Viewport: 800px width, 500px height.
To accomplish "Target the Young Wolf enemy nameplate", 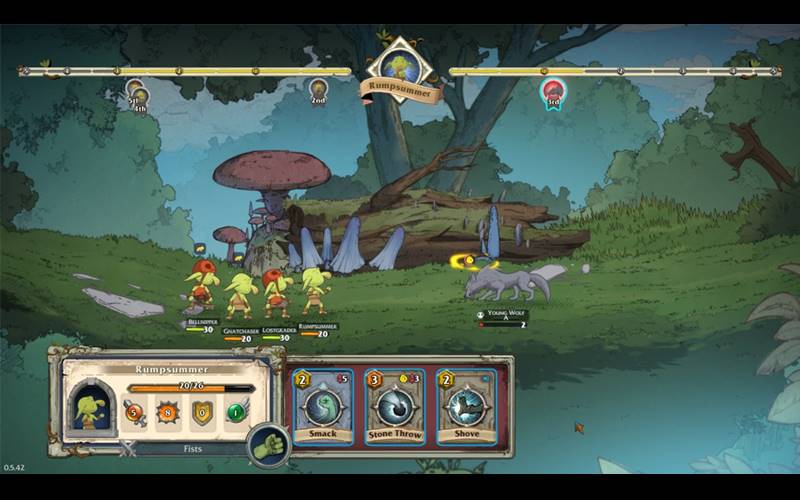I will click(502, 314).
